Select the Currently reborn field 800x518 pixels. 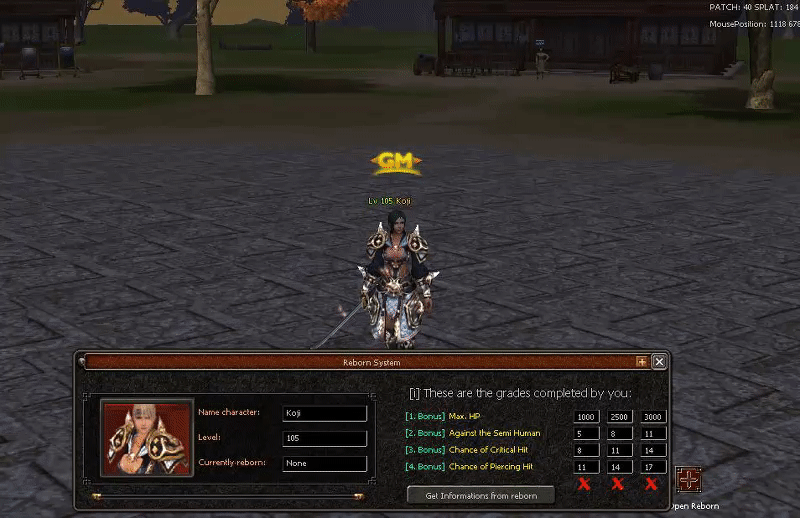point(324,463)
